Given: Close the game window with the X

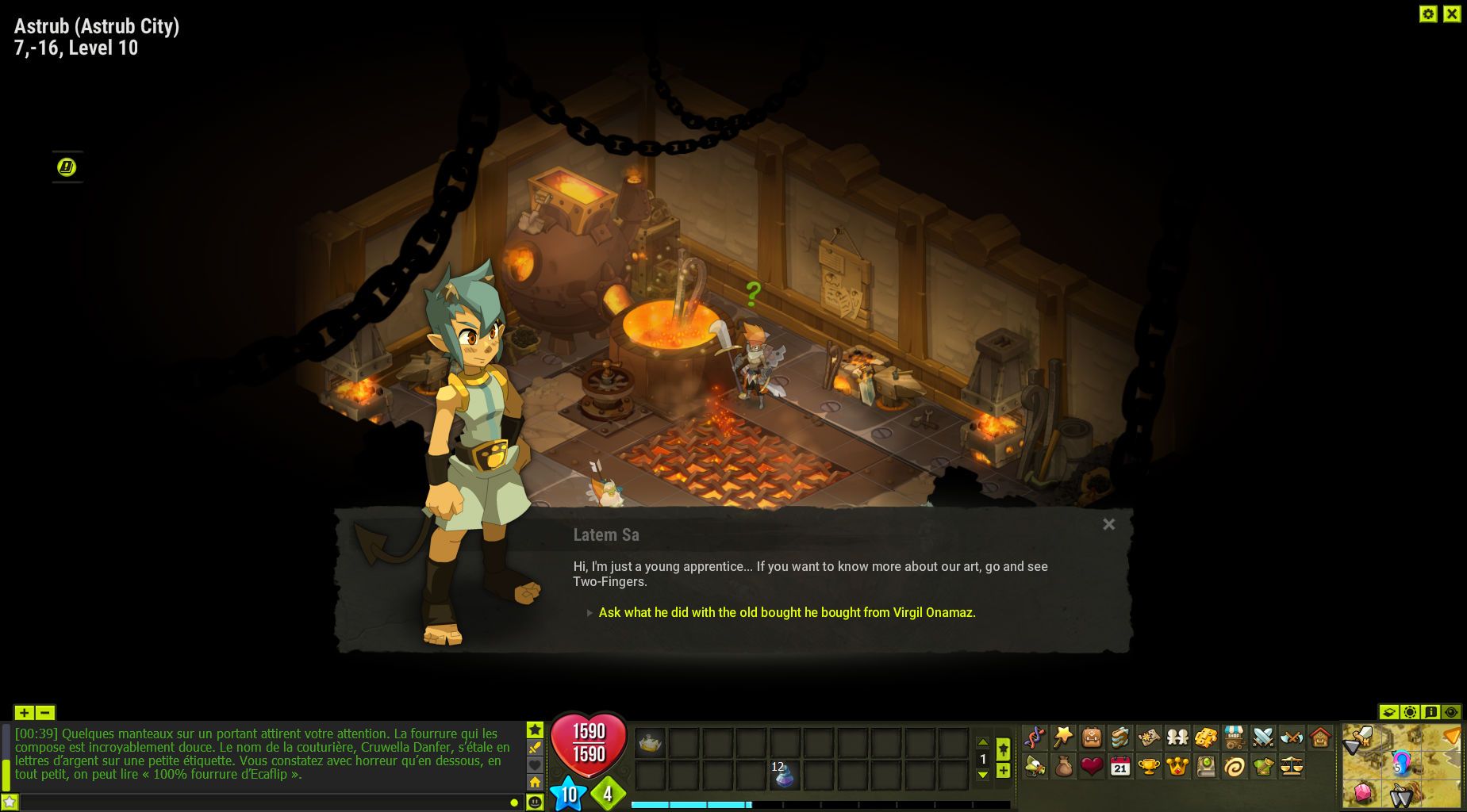Looking at the screenshot, I should pyautogui.click(x=1452, y=13).
